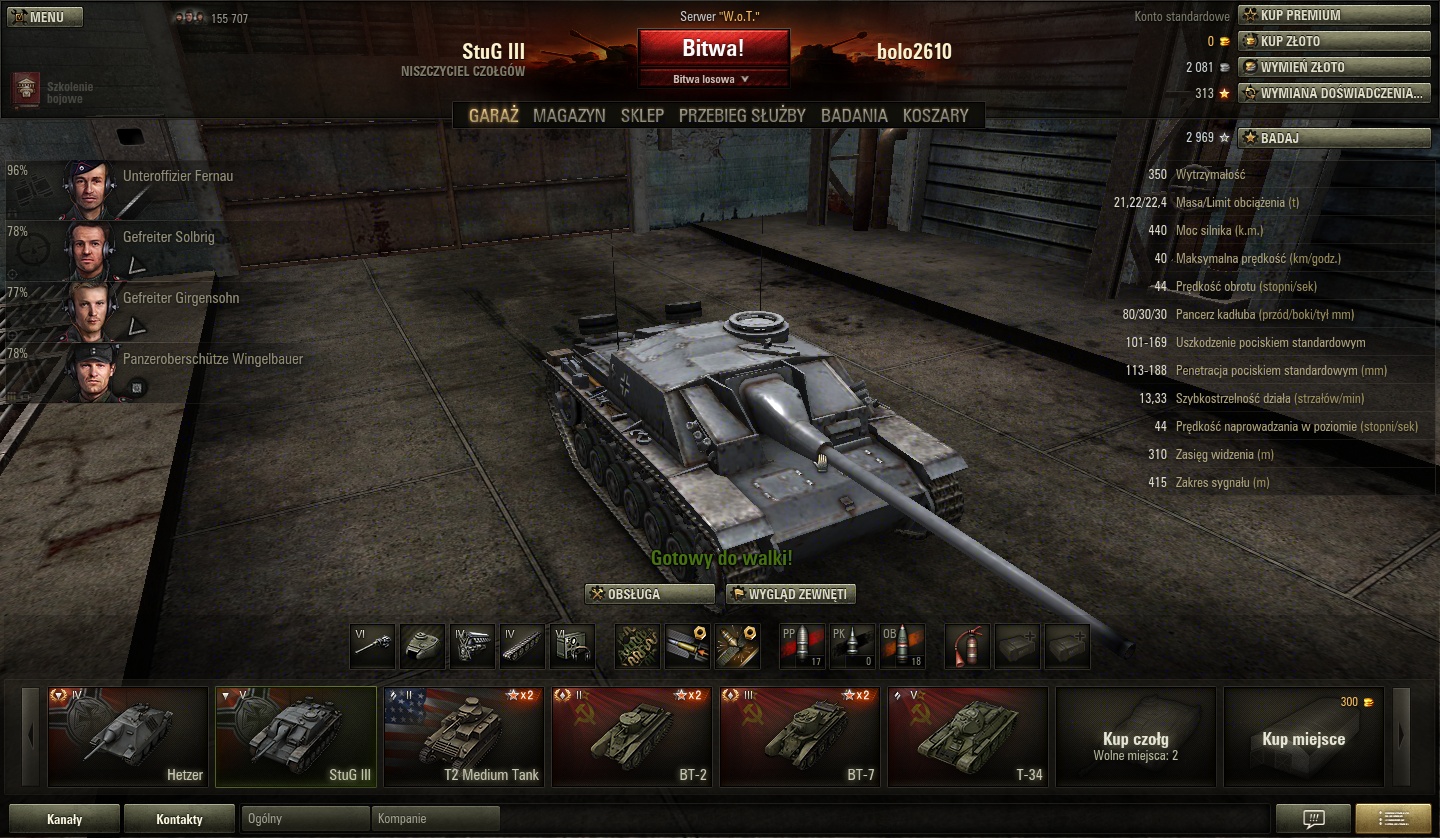Open the Bitwa losowa battle type dropdown
The width and height of the screenshot is (1440, 838).
pos(713,79)
